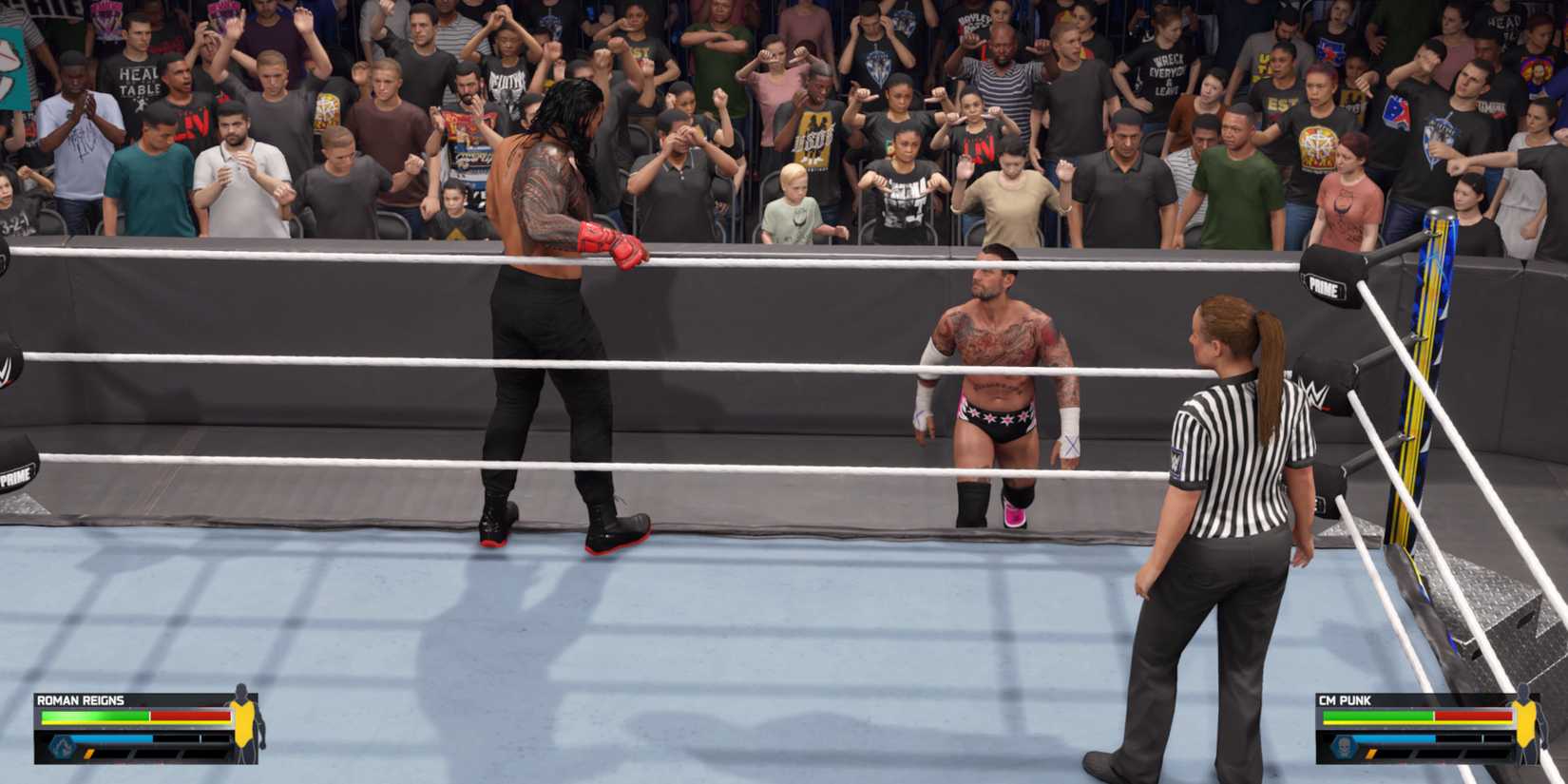The height and width of the screenshot is (784, 1568).
Task: Select CM Punk's skull emblem icon
Action: click(1344, 745)
